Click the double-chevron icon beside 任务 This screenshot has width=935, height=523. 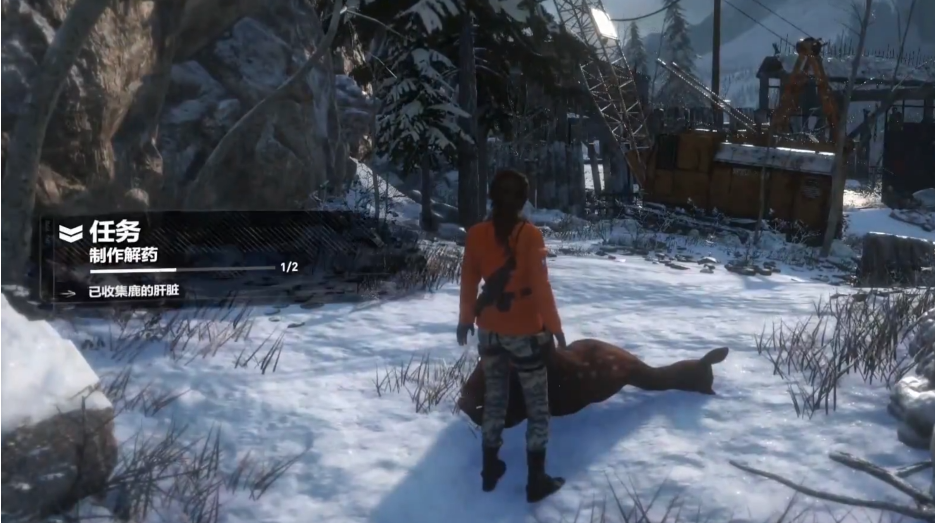[x=70, y=233]
